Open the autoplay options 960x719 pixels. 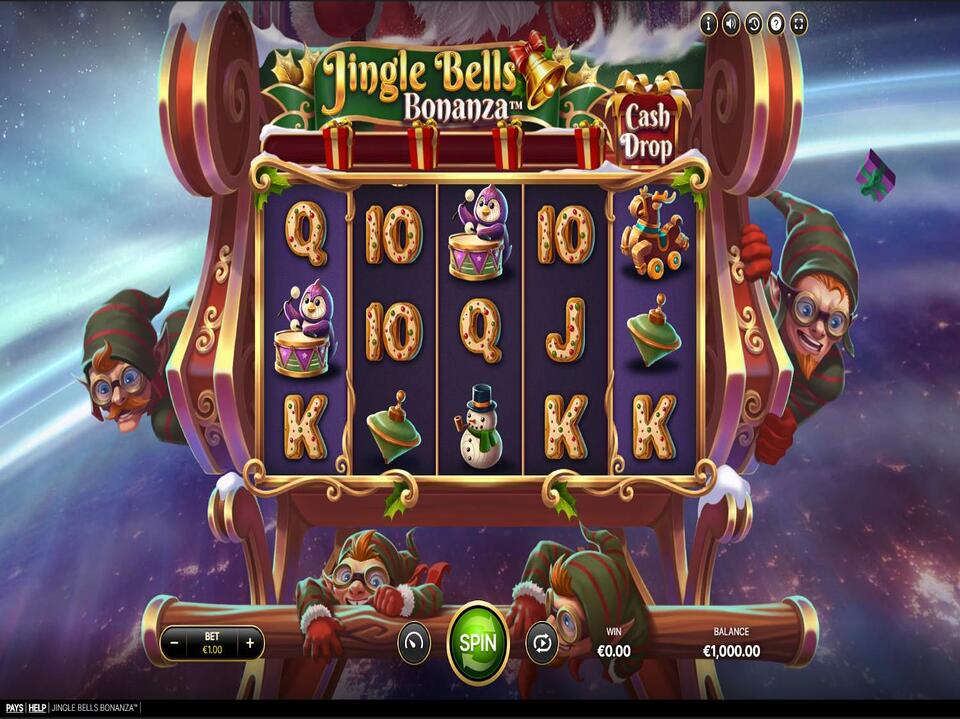pyautogui.click(x=541, y=642)
